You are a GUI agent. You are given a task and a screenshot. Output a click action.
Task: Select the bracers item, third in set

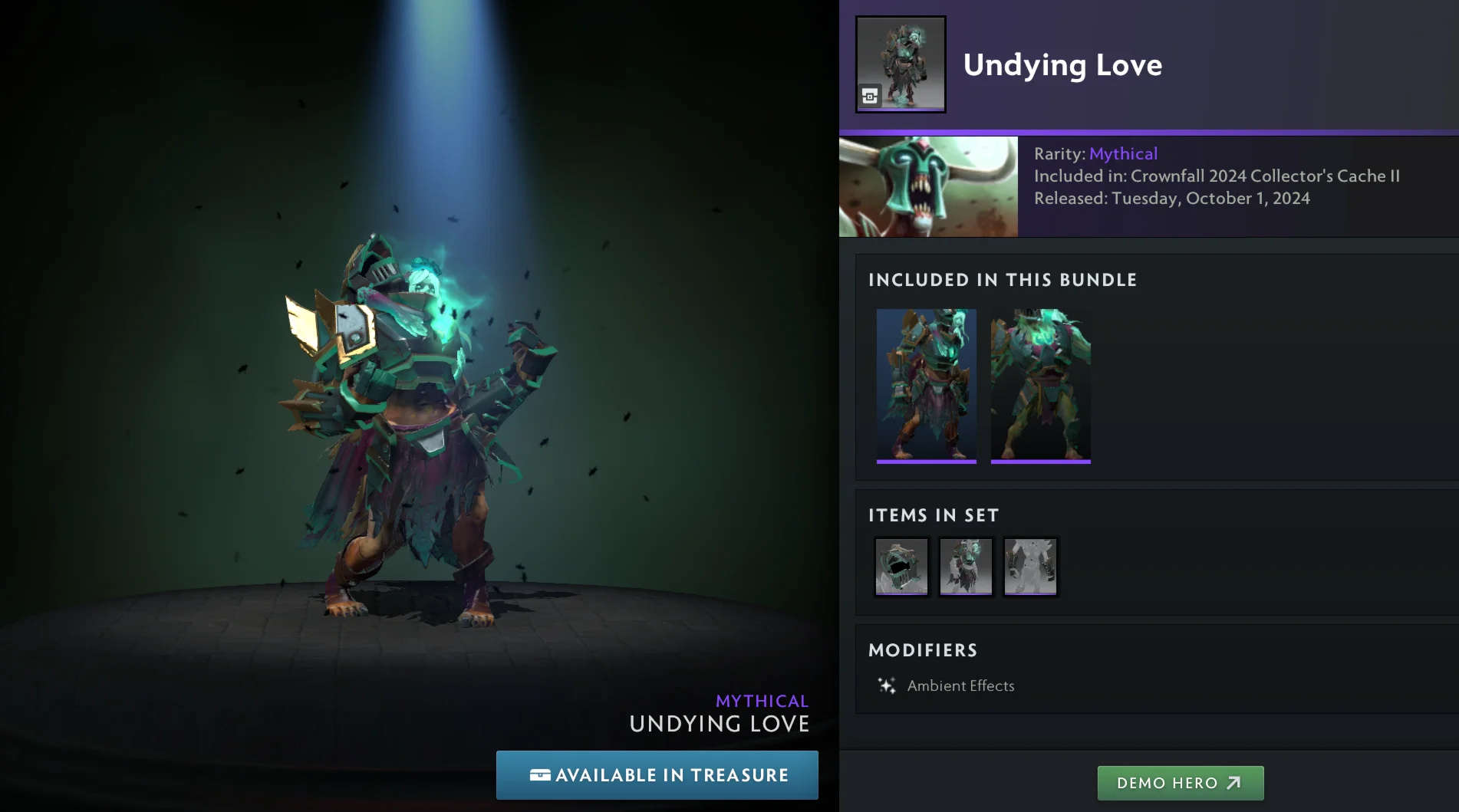tap(1030, 567)
